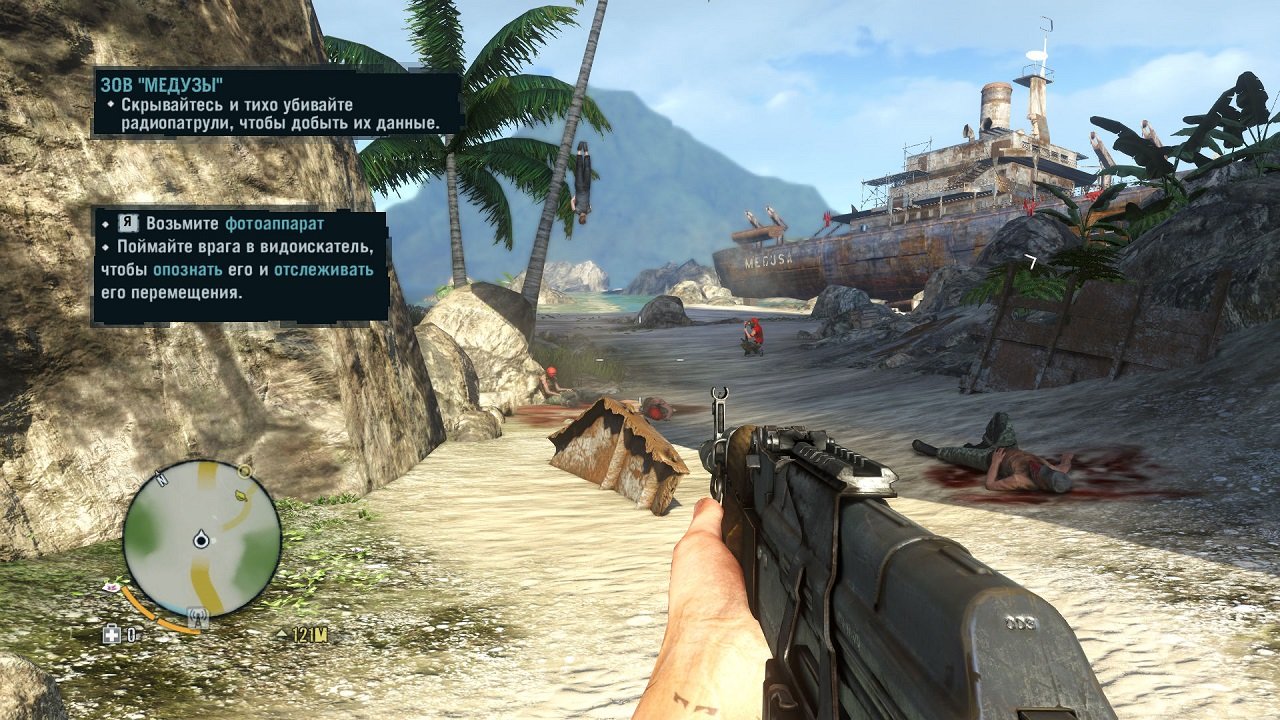
Task: Click the 121M distance label
Action: 308,634
